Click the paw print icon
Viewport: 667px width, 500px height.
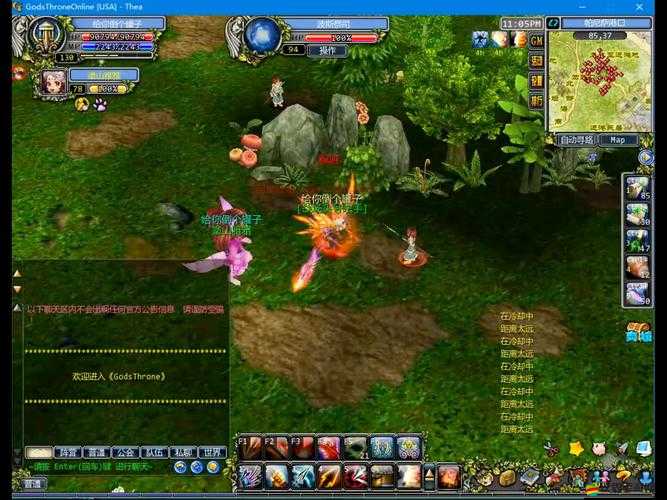pos(100,104)
